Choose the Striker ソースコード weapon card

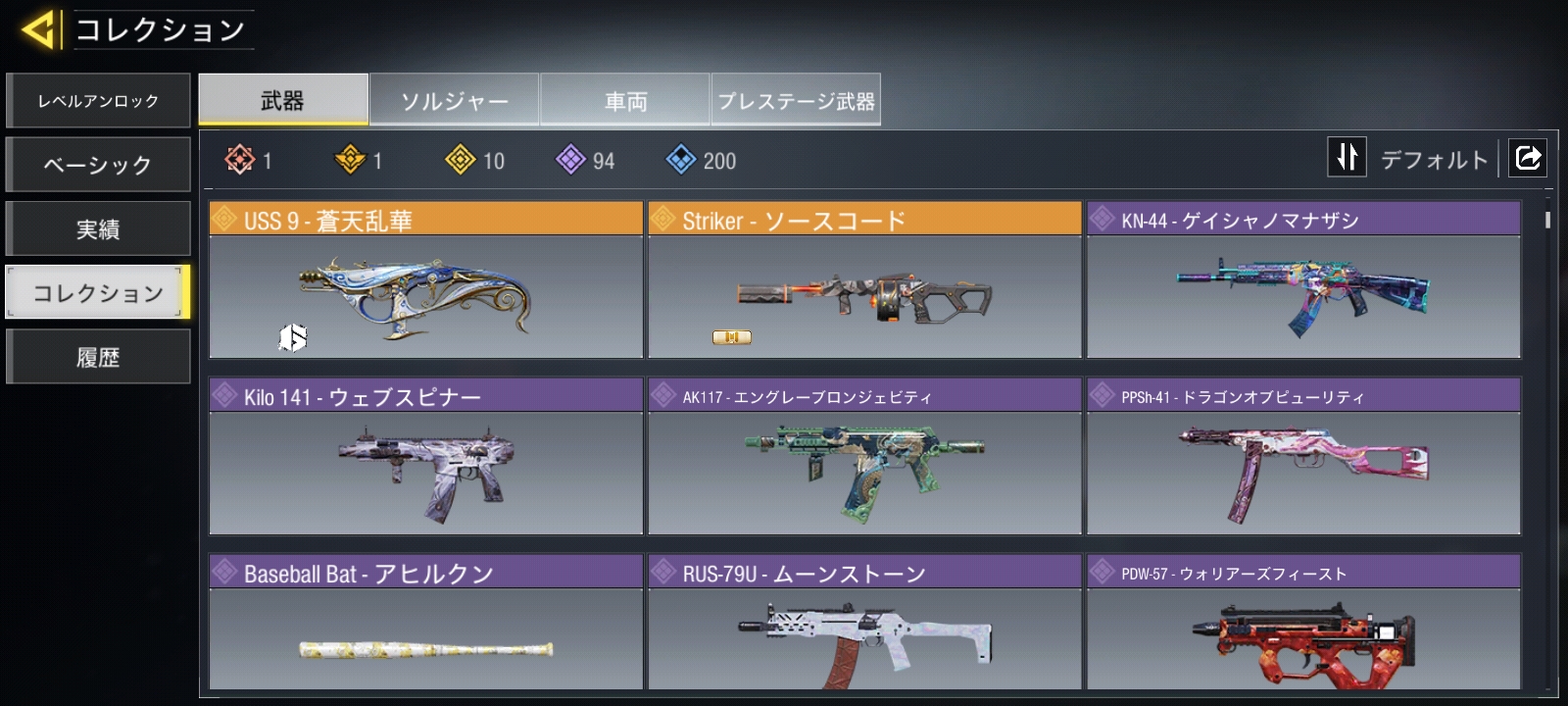point(864,280)
